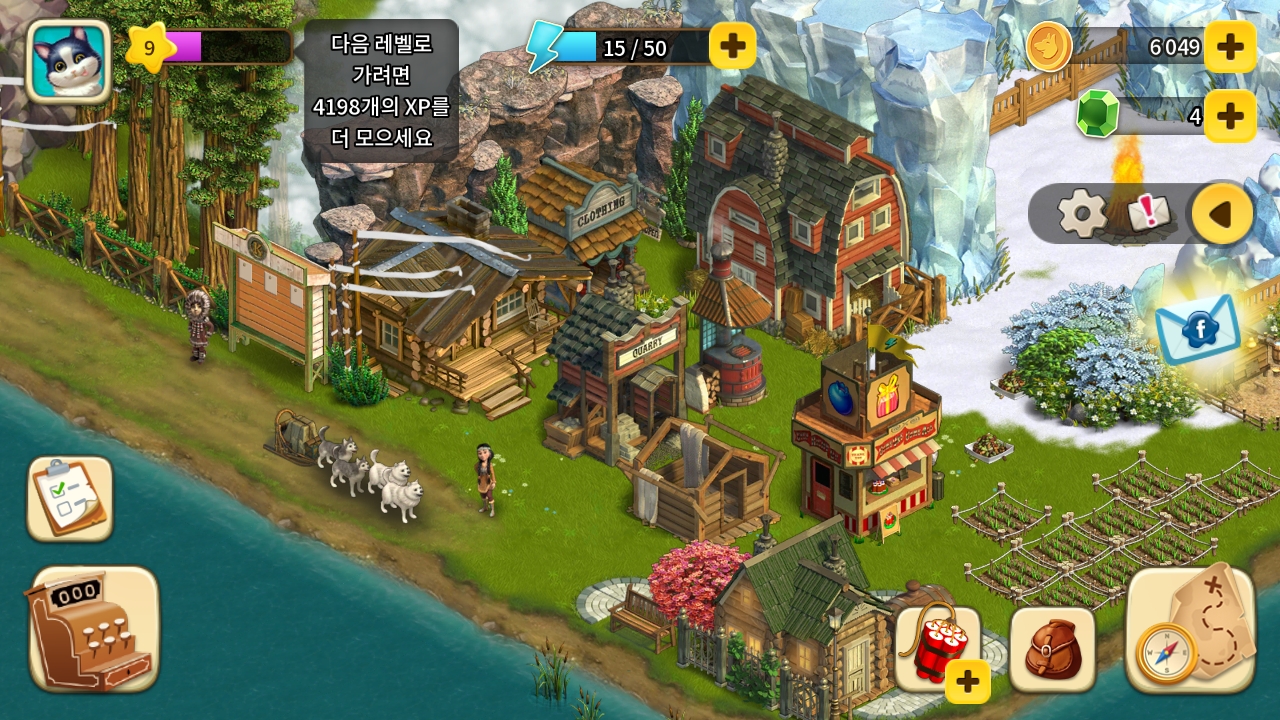
Task: Open the exclamation notice card
Action: [x=1148, y=212]
